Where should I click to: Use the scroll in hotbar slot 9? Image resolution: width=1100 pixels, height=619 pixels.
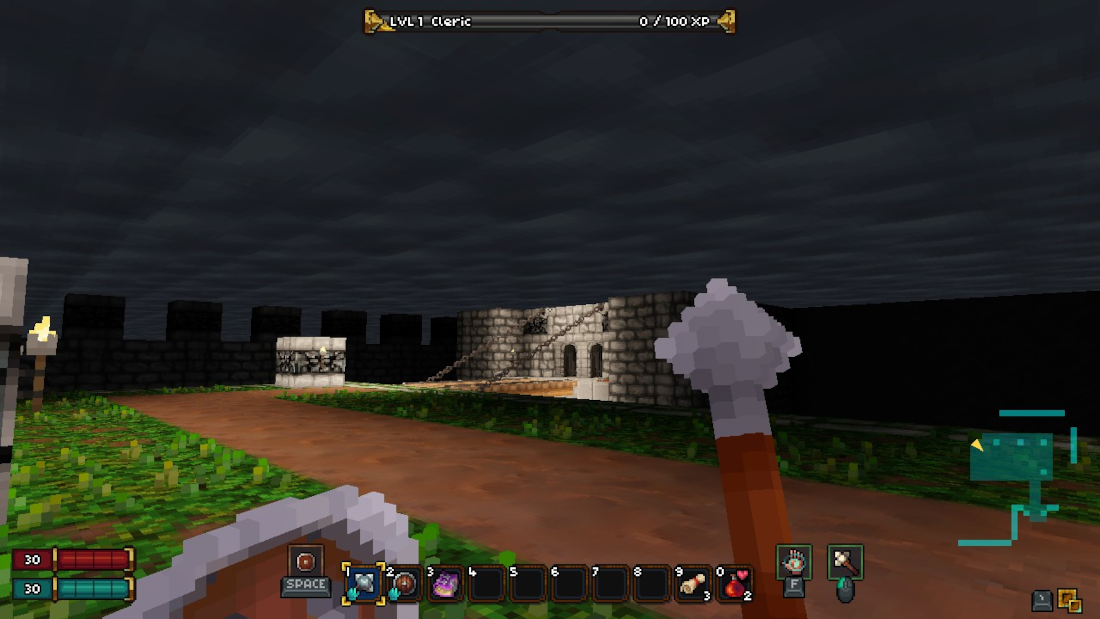pyautogui.click(x=692, y=583)
